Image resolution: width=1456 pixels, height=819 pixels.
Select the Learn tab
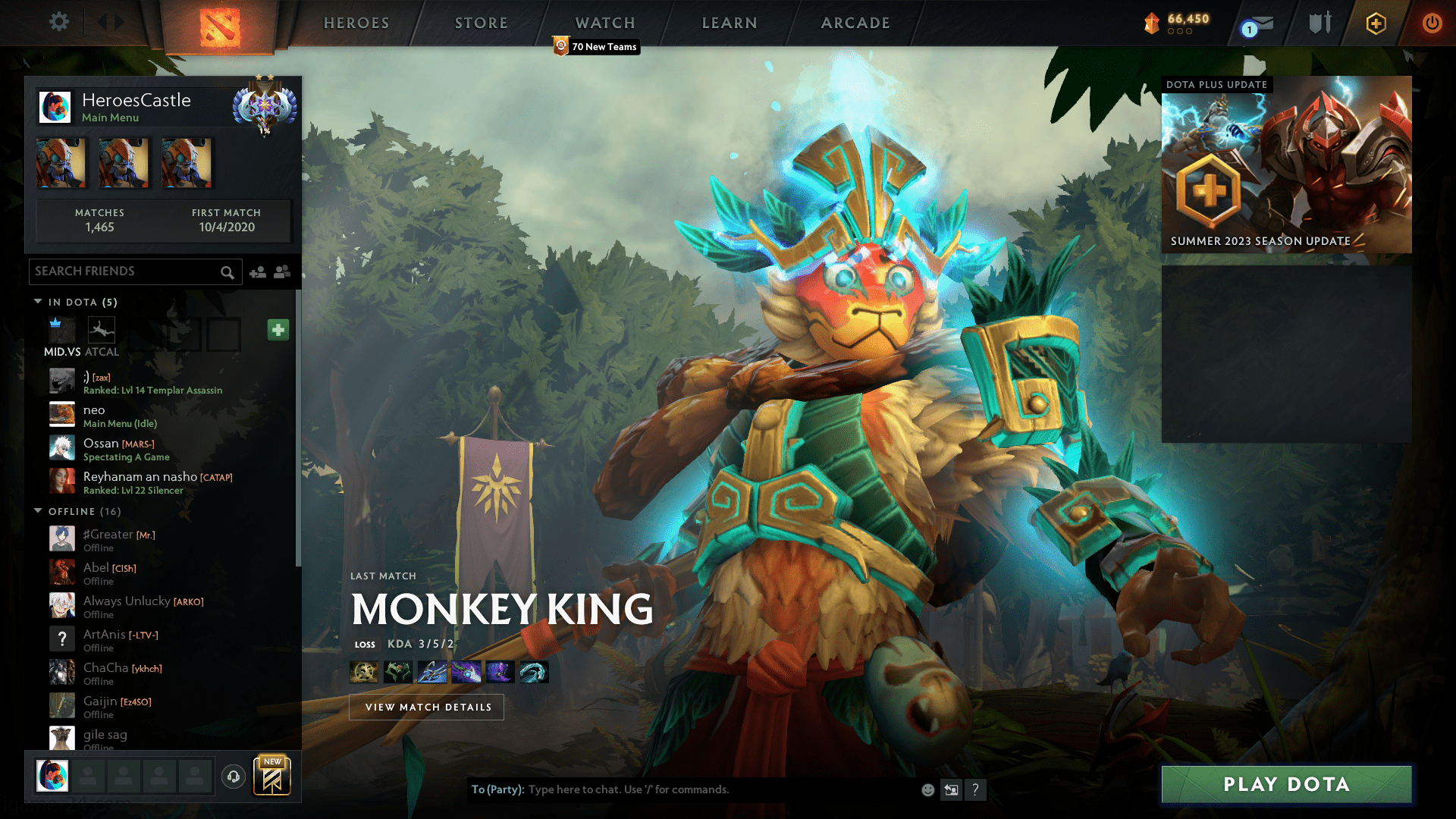(730, 23)
